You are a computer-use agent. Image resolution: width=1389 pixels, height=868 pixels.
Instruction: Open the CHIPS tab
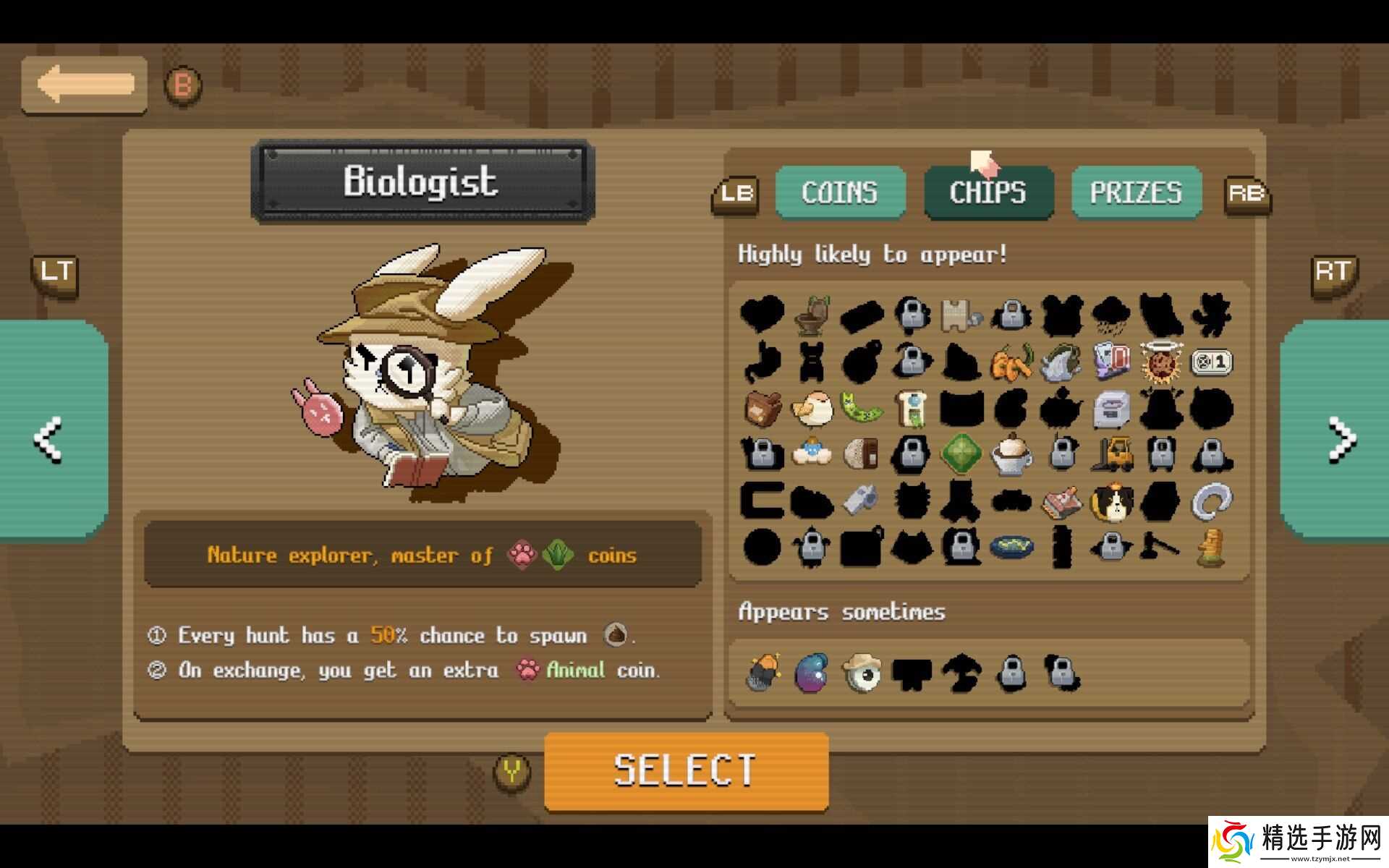[987, 192]
